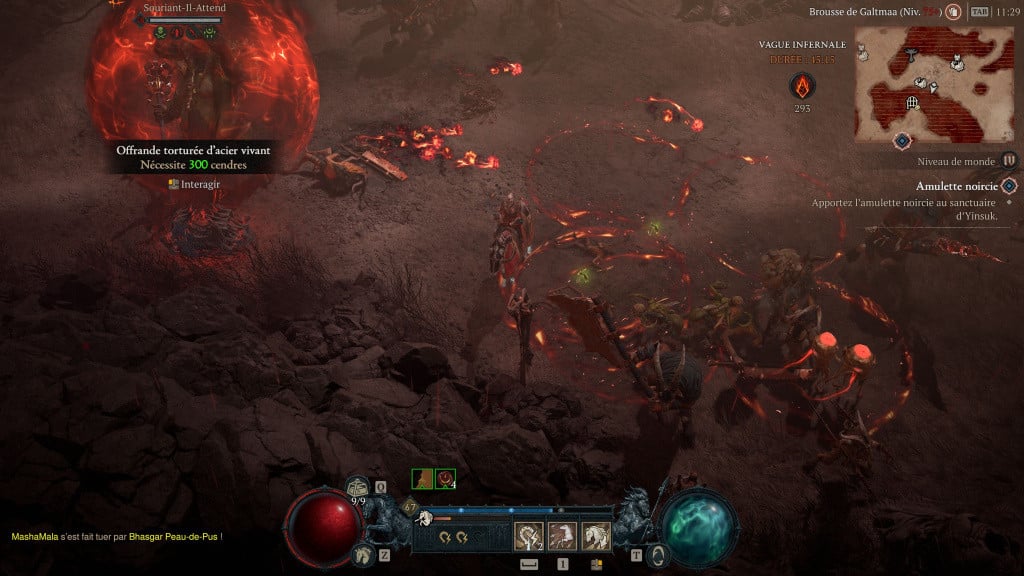Open the town portal swirl icon

click(657, 555)
